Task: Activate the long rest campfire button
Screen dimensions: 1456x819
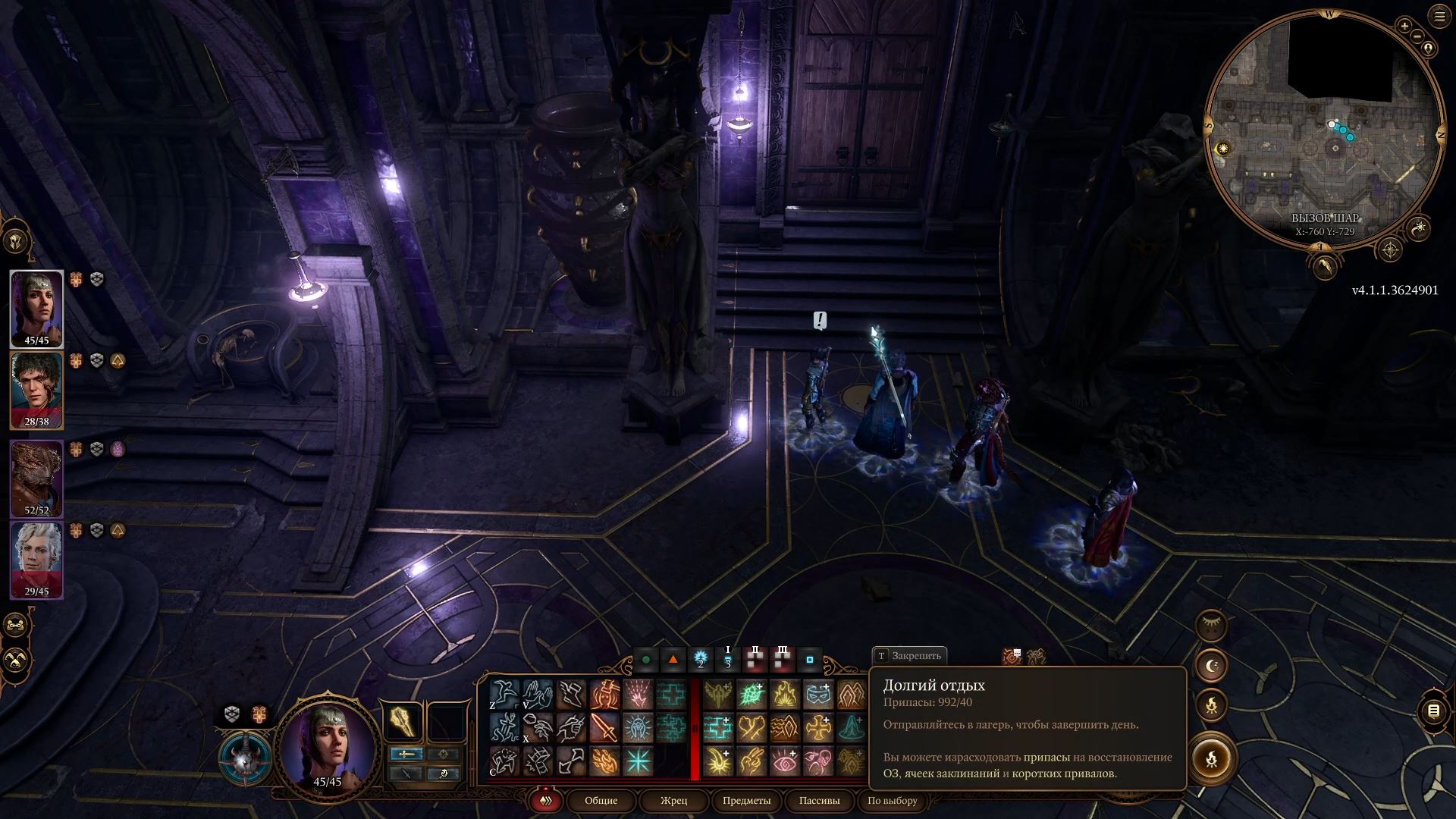Action: coord(1211,758)
